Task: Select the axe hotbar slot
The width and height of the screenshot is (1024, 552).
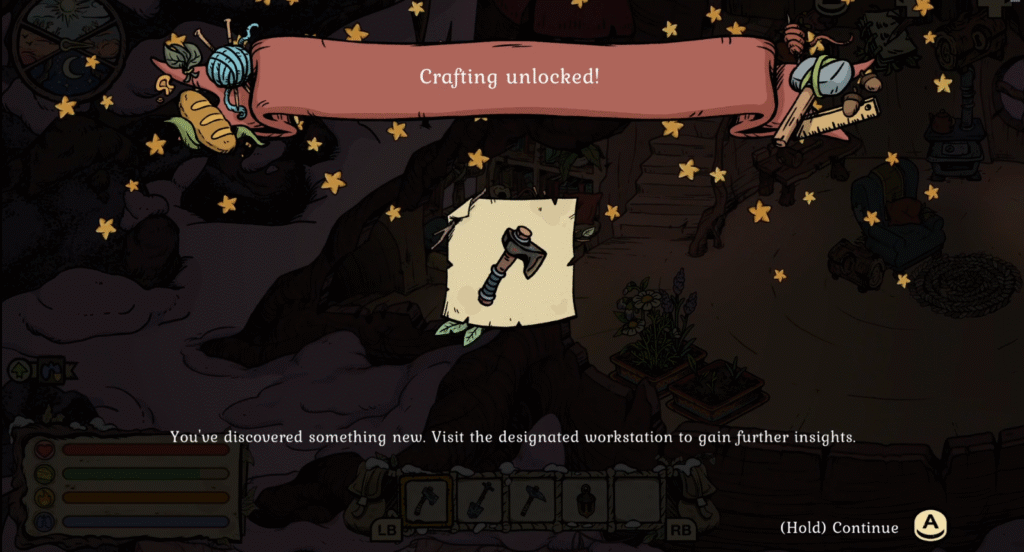Action: coord(427,499)
